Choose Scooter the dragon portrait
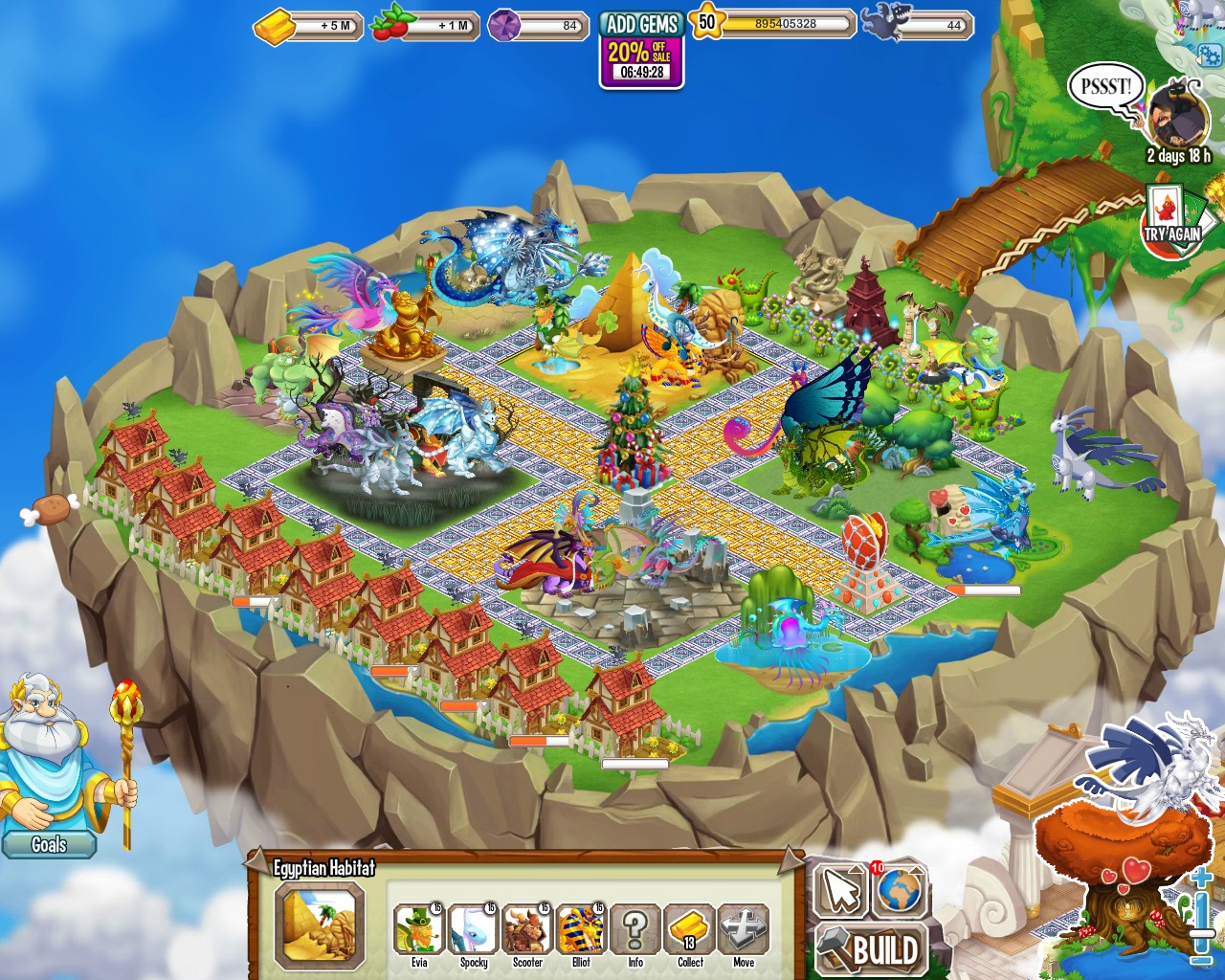This screenshot has width=1225, height=980. pyautogui.click(x=527, y=928)
